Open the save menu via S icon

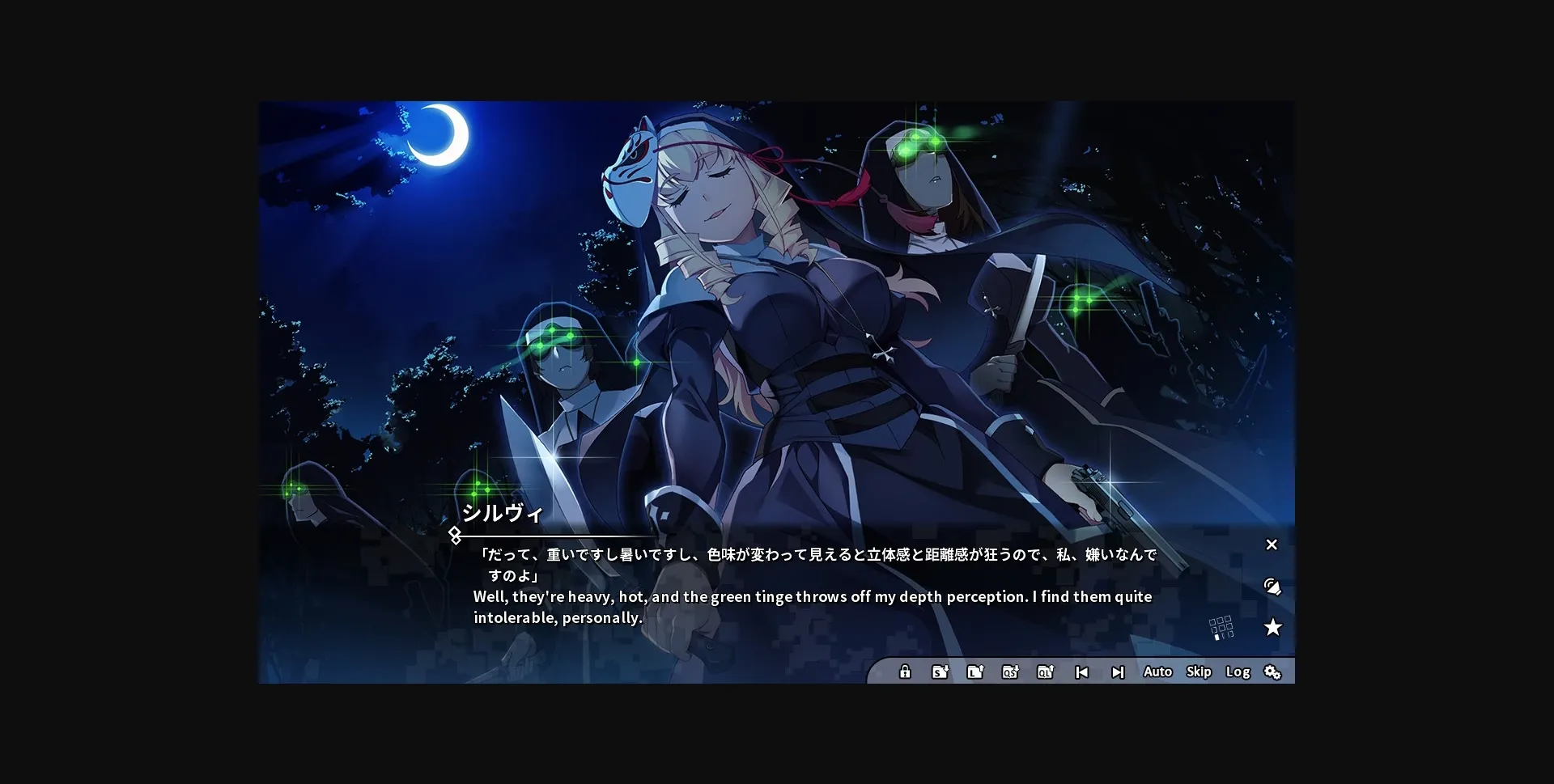tap(940, 672)
